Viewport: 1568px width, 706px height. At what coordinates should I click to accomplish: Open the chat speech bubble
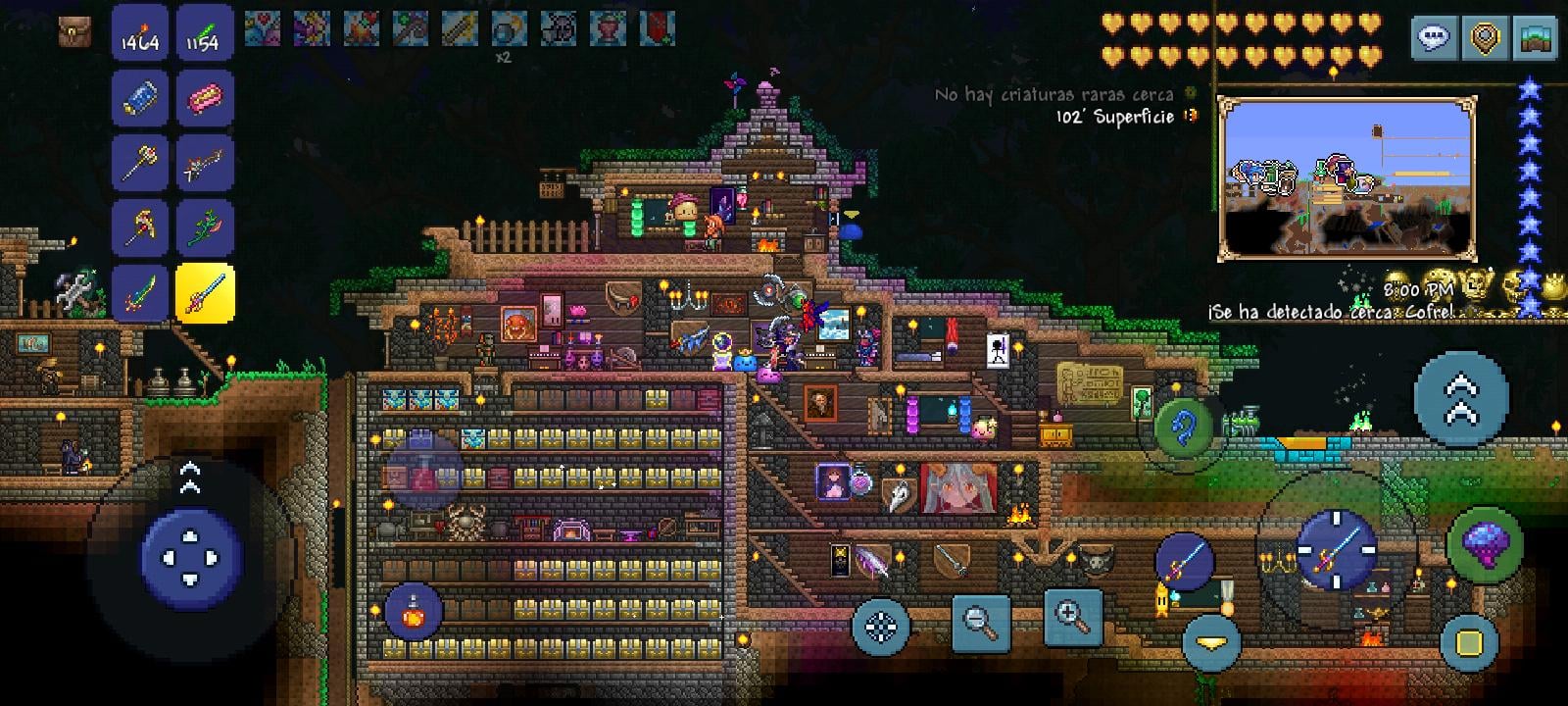(x=1434, y=39)
